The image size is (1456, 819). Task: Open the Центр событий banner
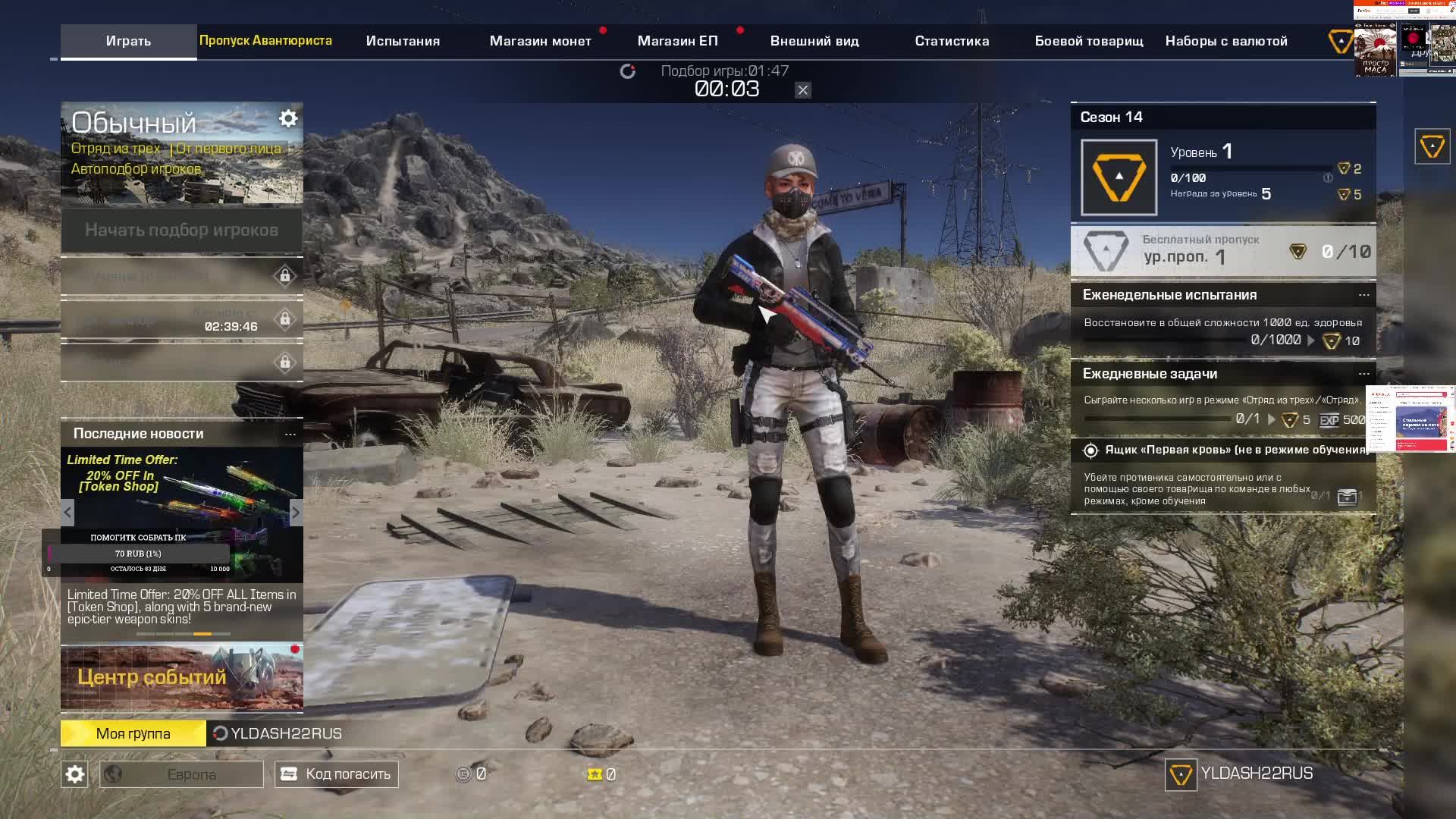(x=181, y=677)
